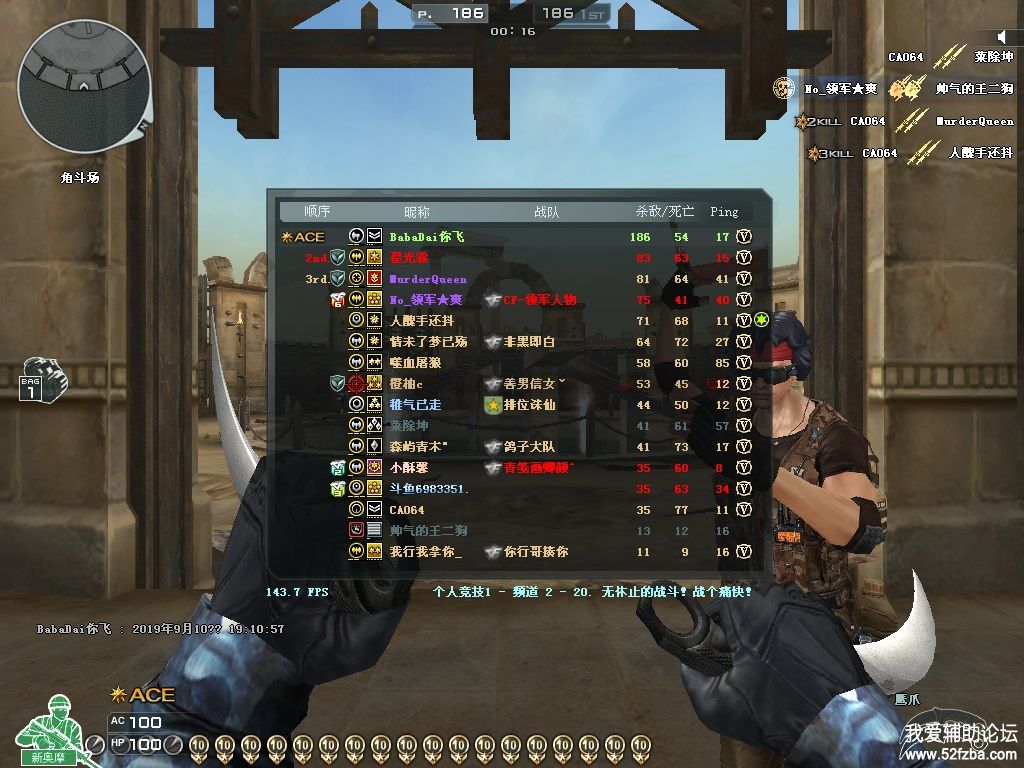The image size is (1024, 768).
Task: Choose player CA064 in the scoreboard
Action: (407, 510)
